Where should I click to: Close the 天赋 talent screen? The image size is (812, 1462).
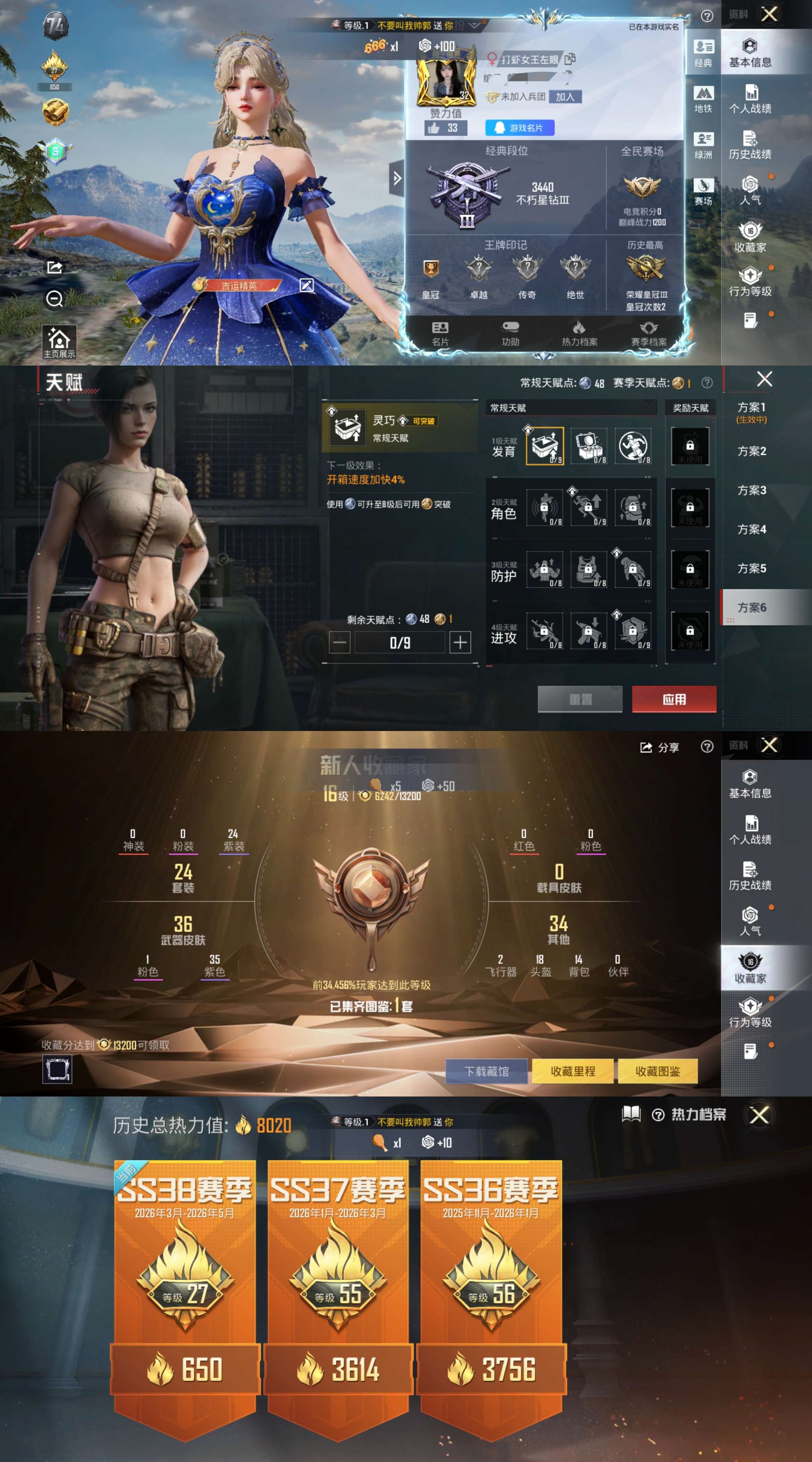point(764,379)
